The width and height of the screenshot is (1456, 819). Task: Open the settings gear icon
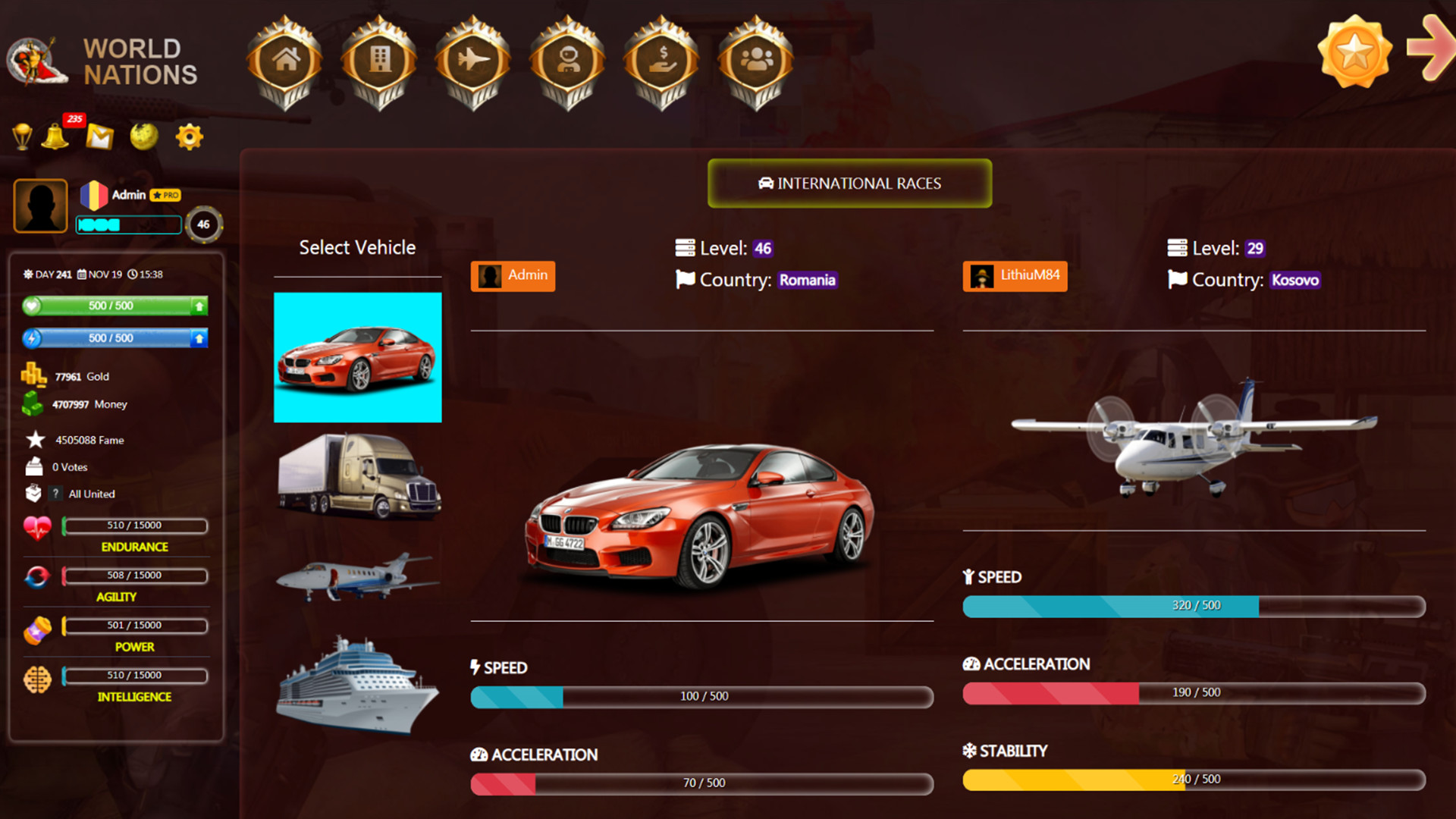pyautogui.click(x=188, y=136)
